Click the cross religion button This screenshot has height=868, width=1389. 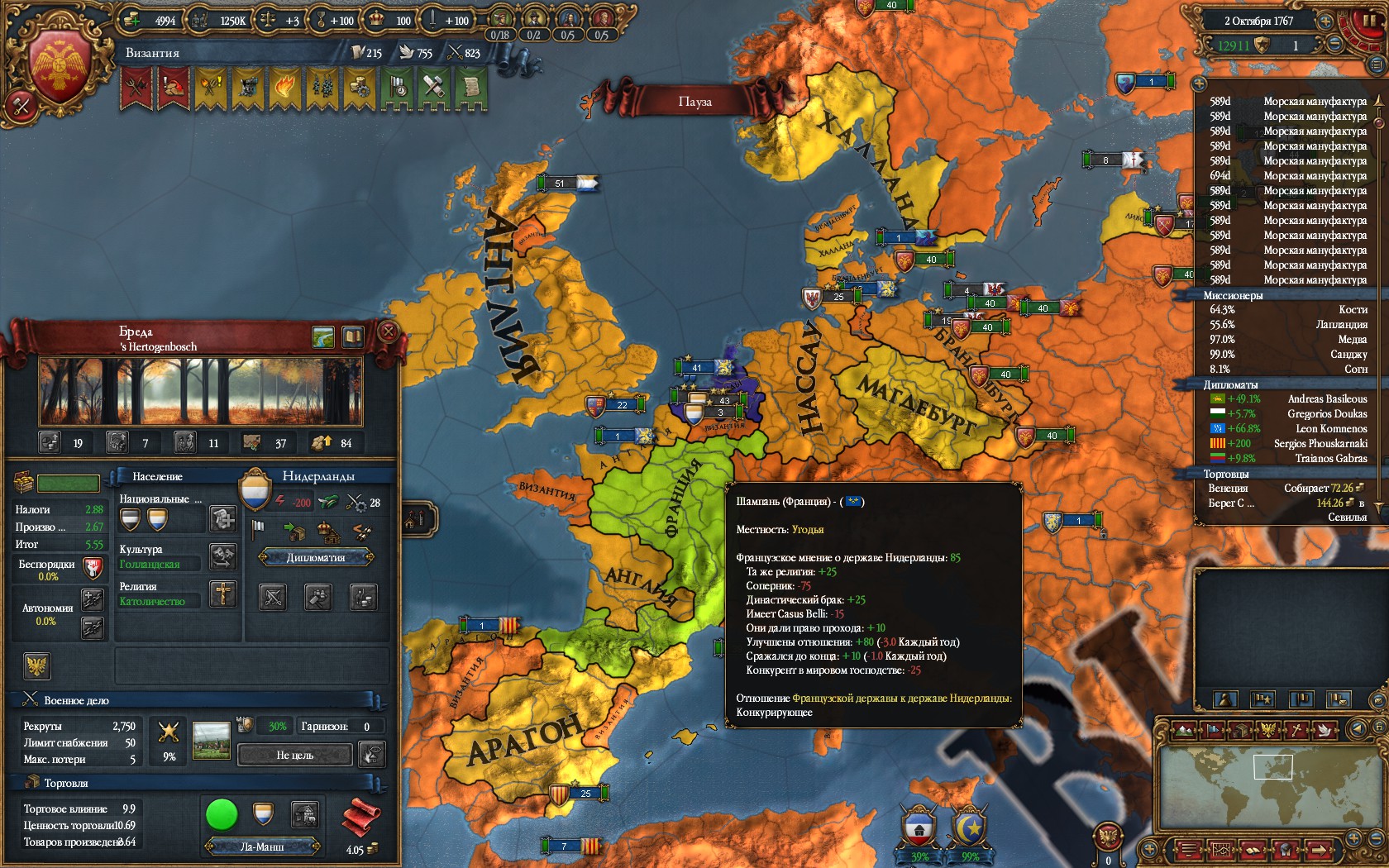222,594
